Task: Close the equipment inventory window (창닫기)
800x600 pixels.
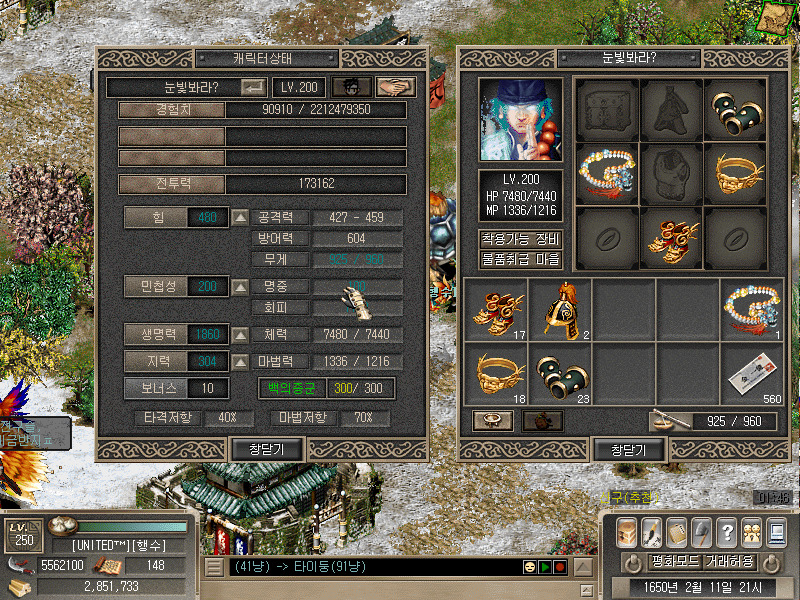Action: click(x=629, y=450)
